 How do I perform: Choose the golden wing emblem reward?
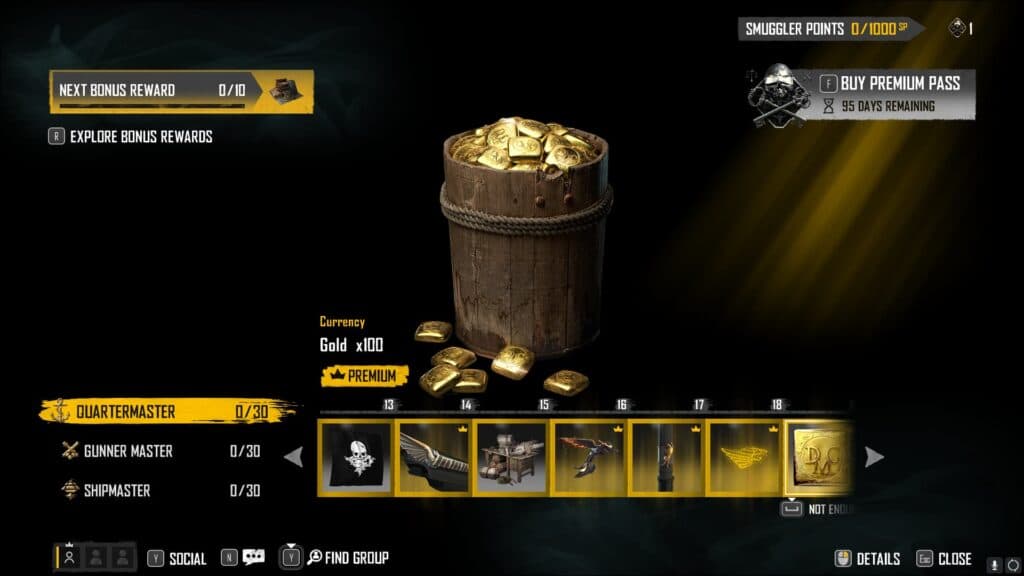(744, 458)
